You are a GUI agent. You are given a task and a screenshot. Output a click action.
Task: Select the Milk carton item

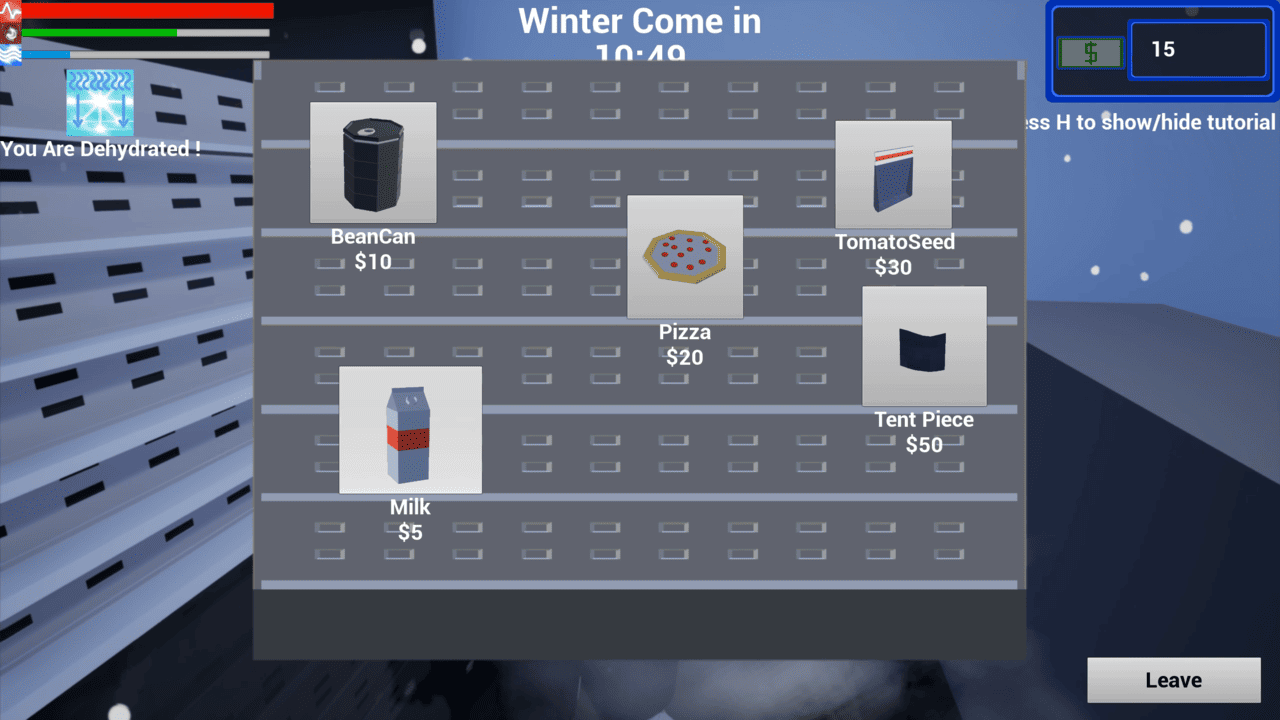410,430
